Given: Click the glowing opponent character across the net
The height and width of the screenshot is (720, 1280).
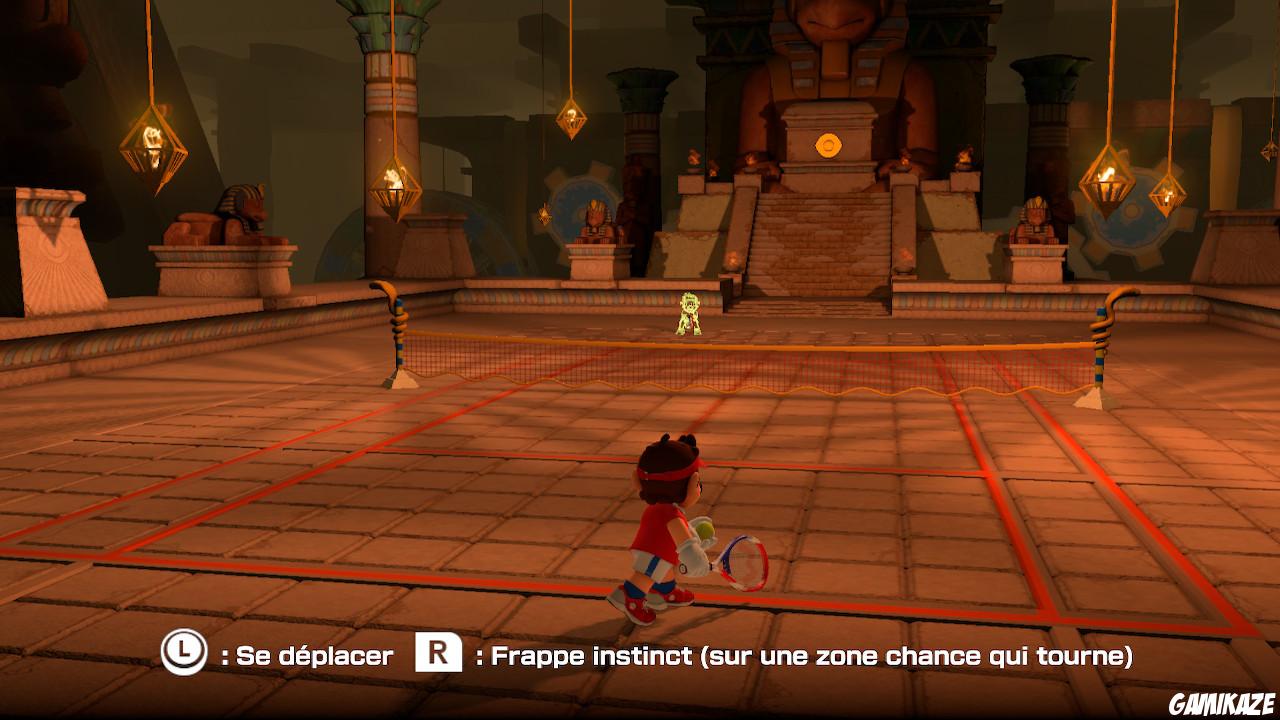Looking at the screenshot, I should (688, 312).
